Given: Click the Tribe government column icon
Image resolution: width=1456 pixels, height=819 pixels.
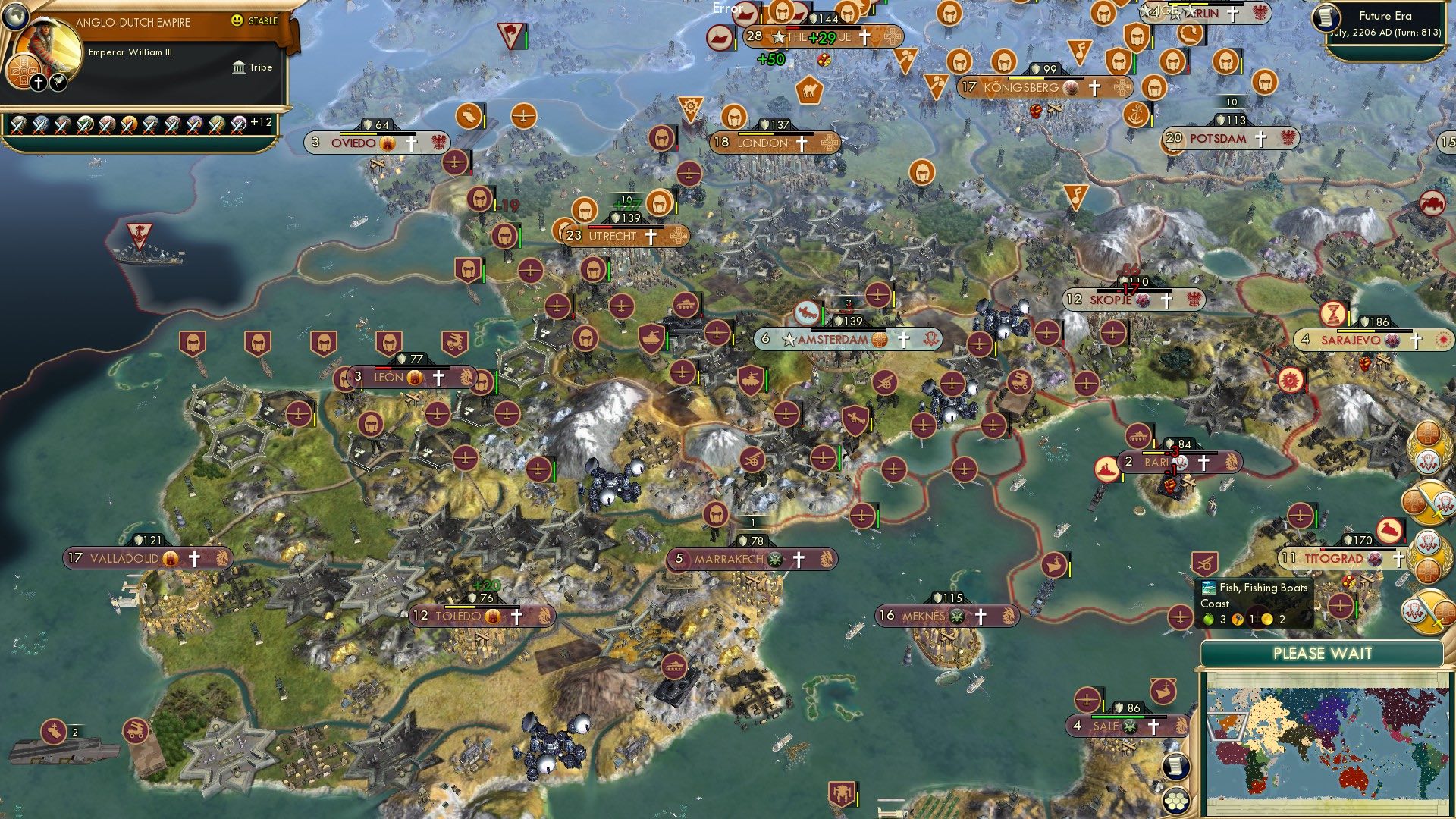Looking at the screenshot, I should click(x=240, y=67).
